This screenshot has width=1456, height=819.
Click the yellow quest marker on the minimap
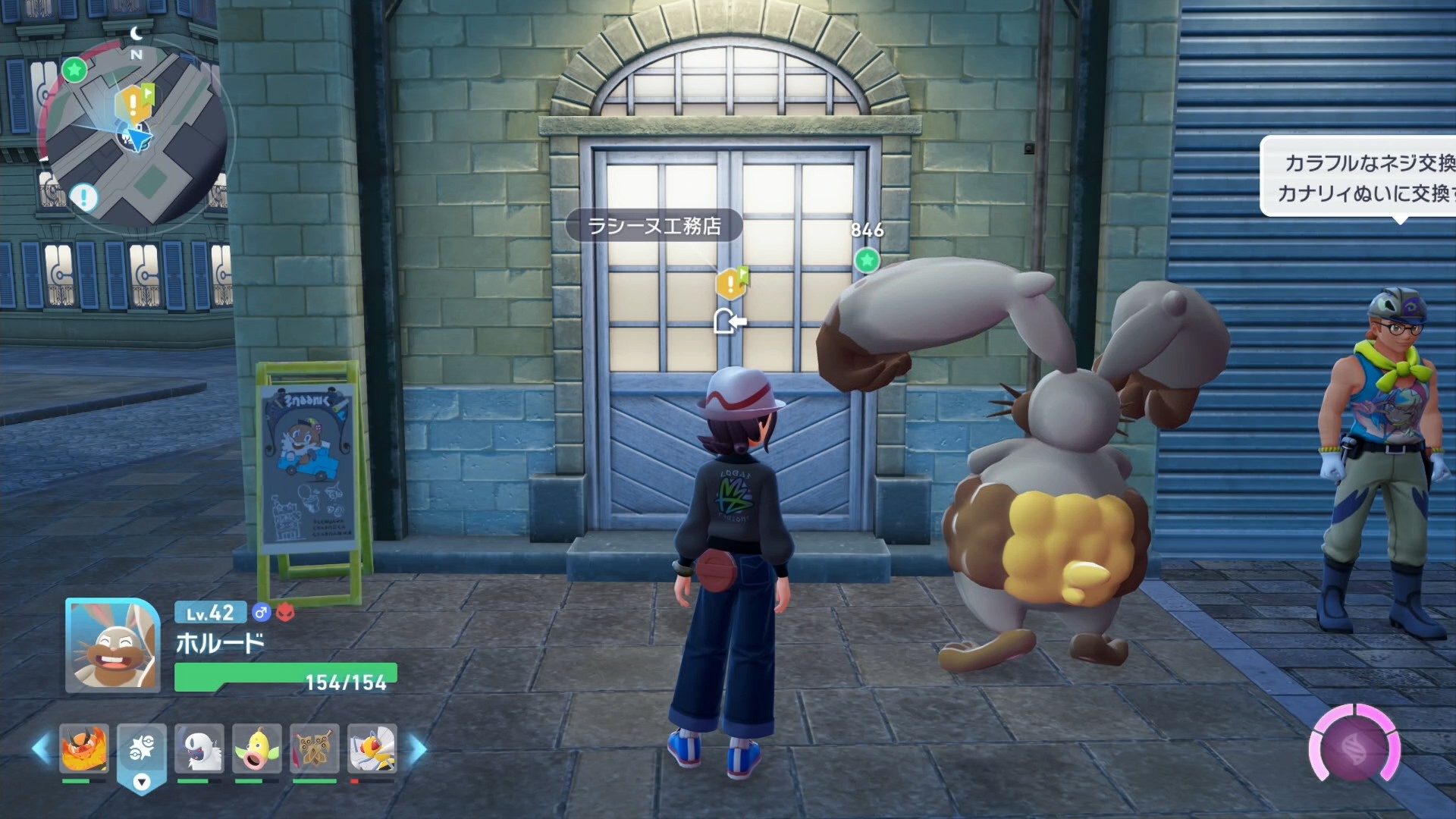(133, 103)
